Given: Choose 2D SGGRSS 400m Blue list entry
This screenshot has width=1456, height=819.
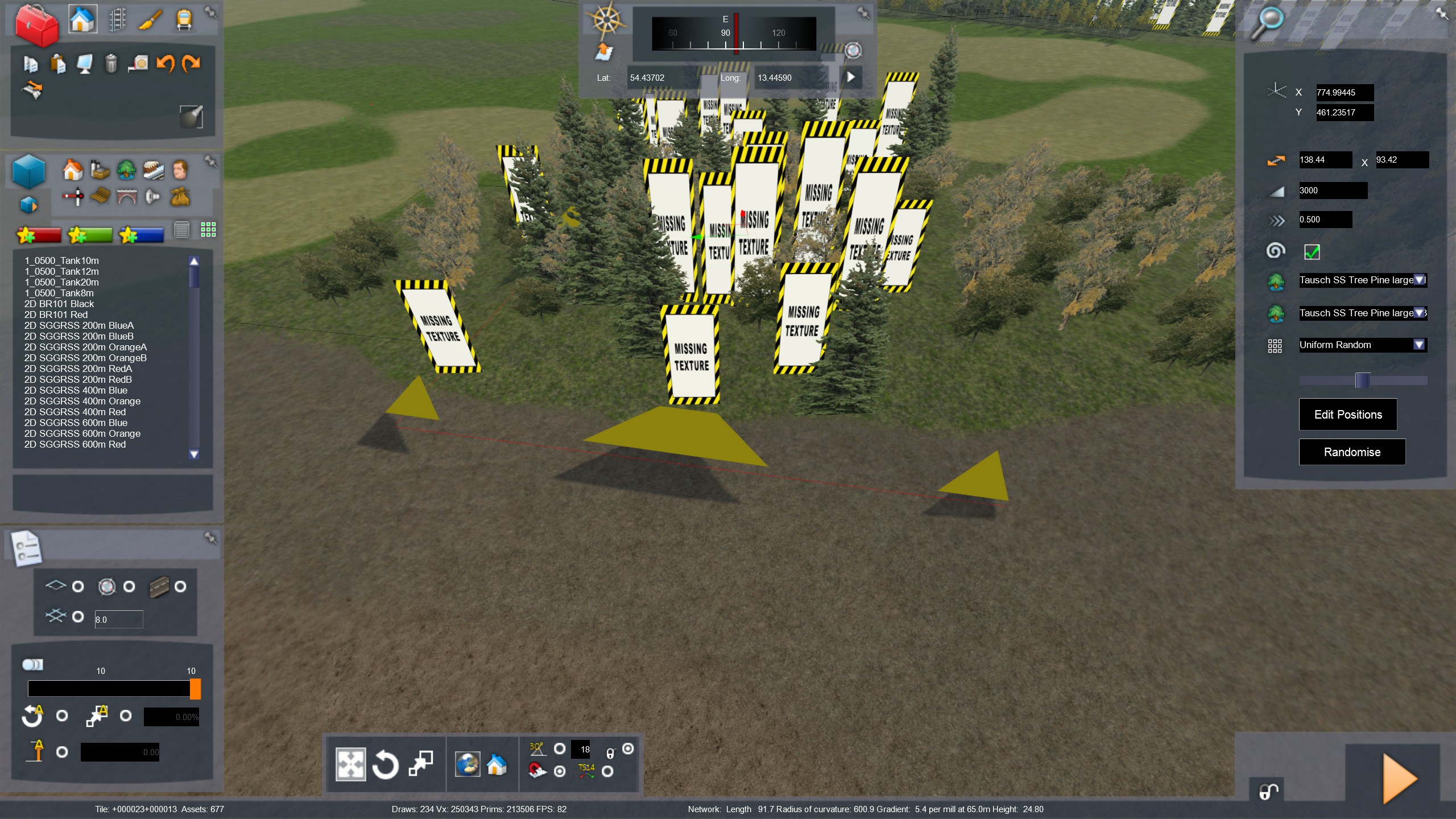Looking at the screenshot, I should coord(76,390).
